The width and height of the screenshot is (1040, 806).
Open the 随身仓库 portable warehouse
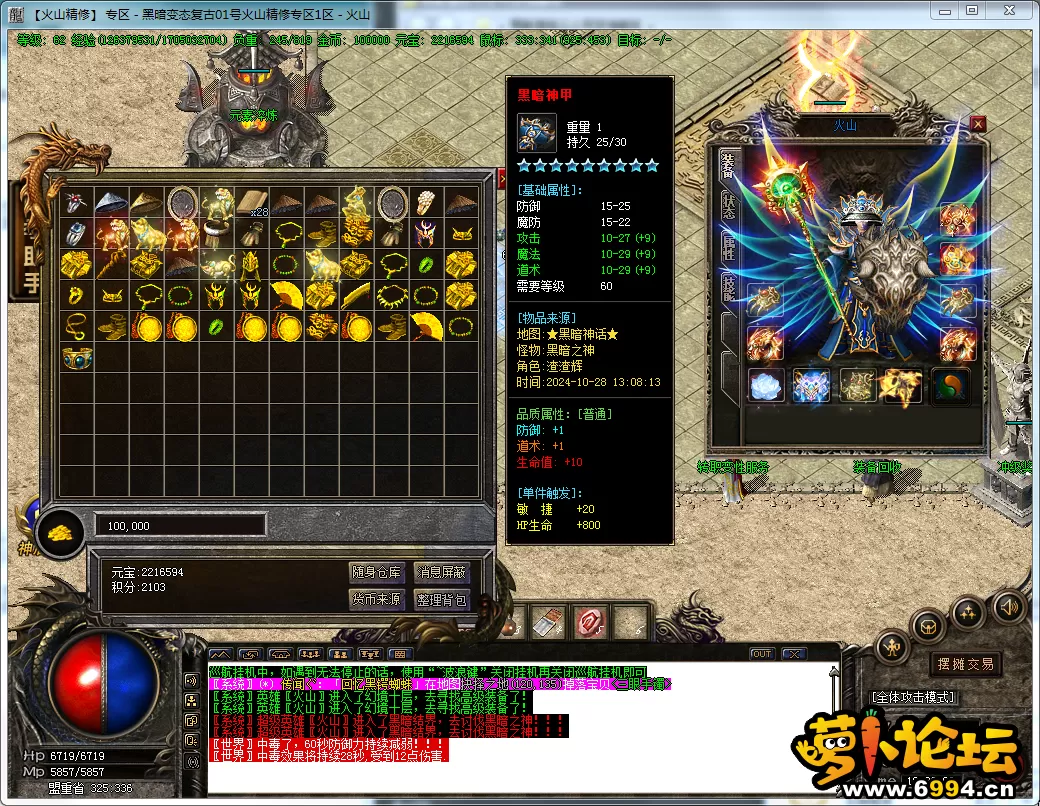(377, 573)
